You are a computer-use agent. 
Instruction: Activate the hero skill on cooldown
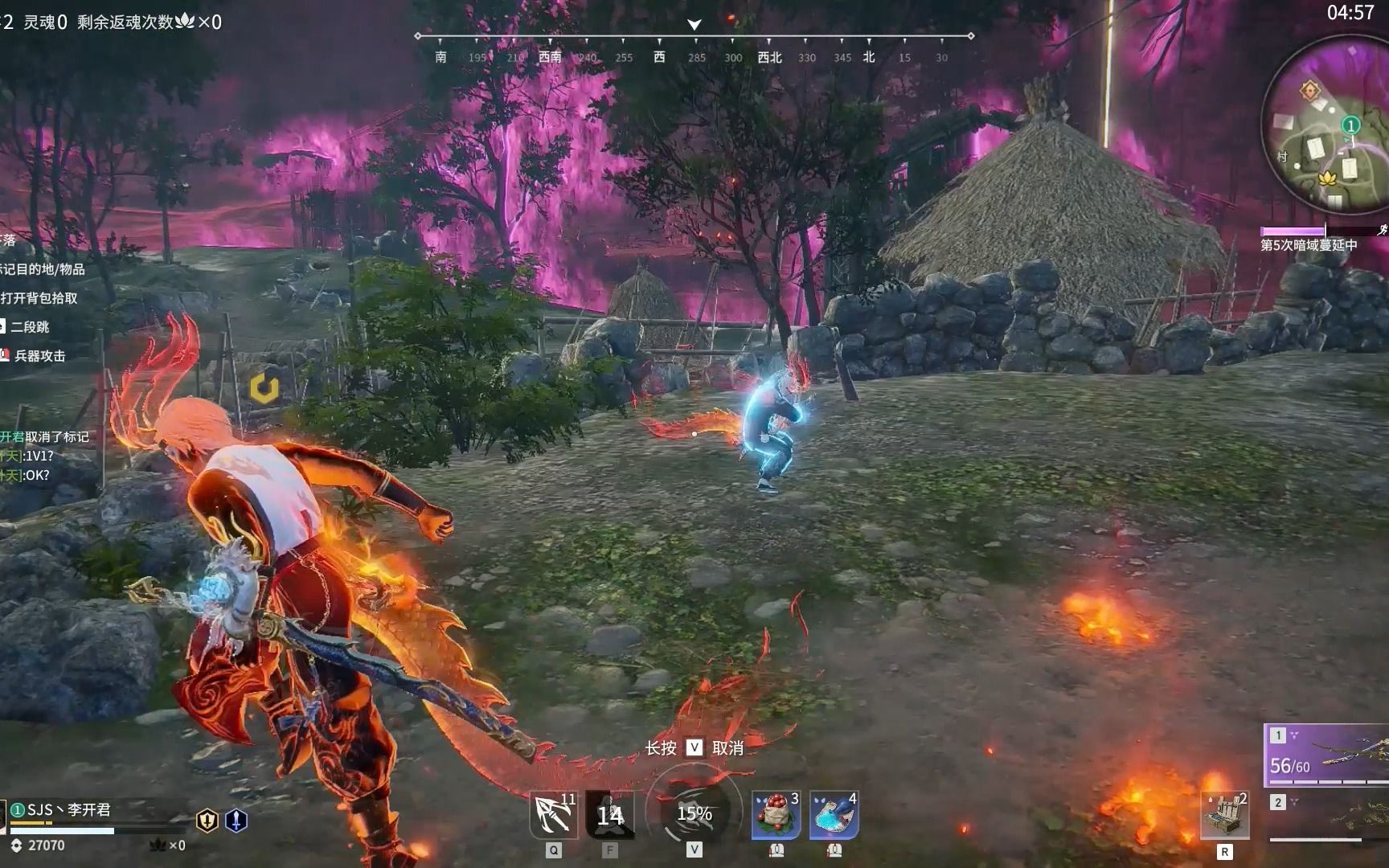pyautogui.click(x=609, y=816)
